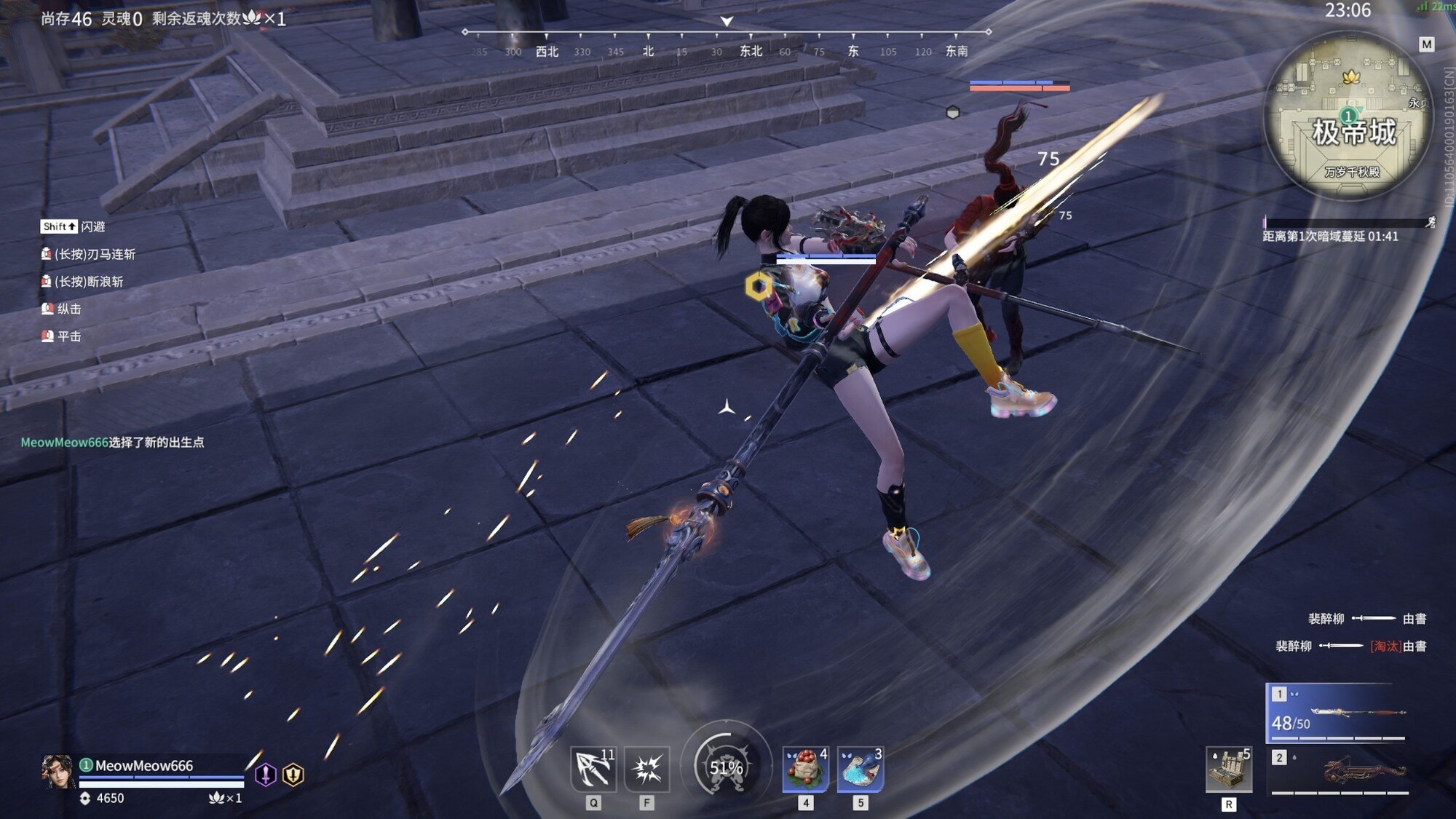Inspect the yellow shield buff icon
The image size is (1456, 819).
[x=293, y=775]
